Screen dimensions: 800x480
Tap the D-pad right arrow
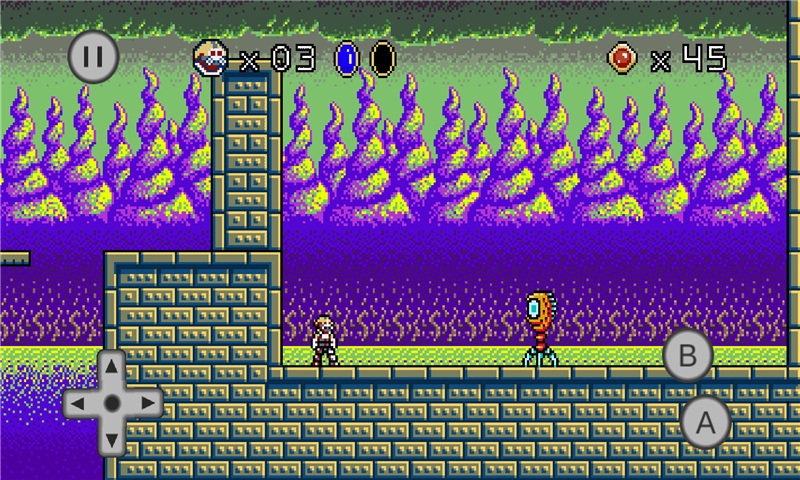coord(146,403)
